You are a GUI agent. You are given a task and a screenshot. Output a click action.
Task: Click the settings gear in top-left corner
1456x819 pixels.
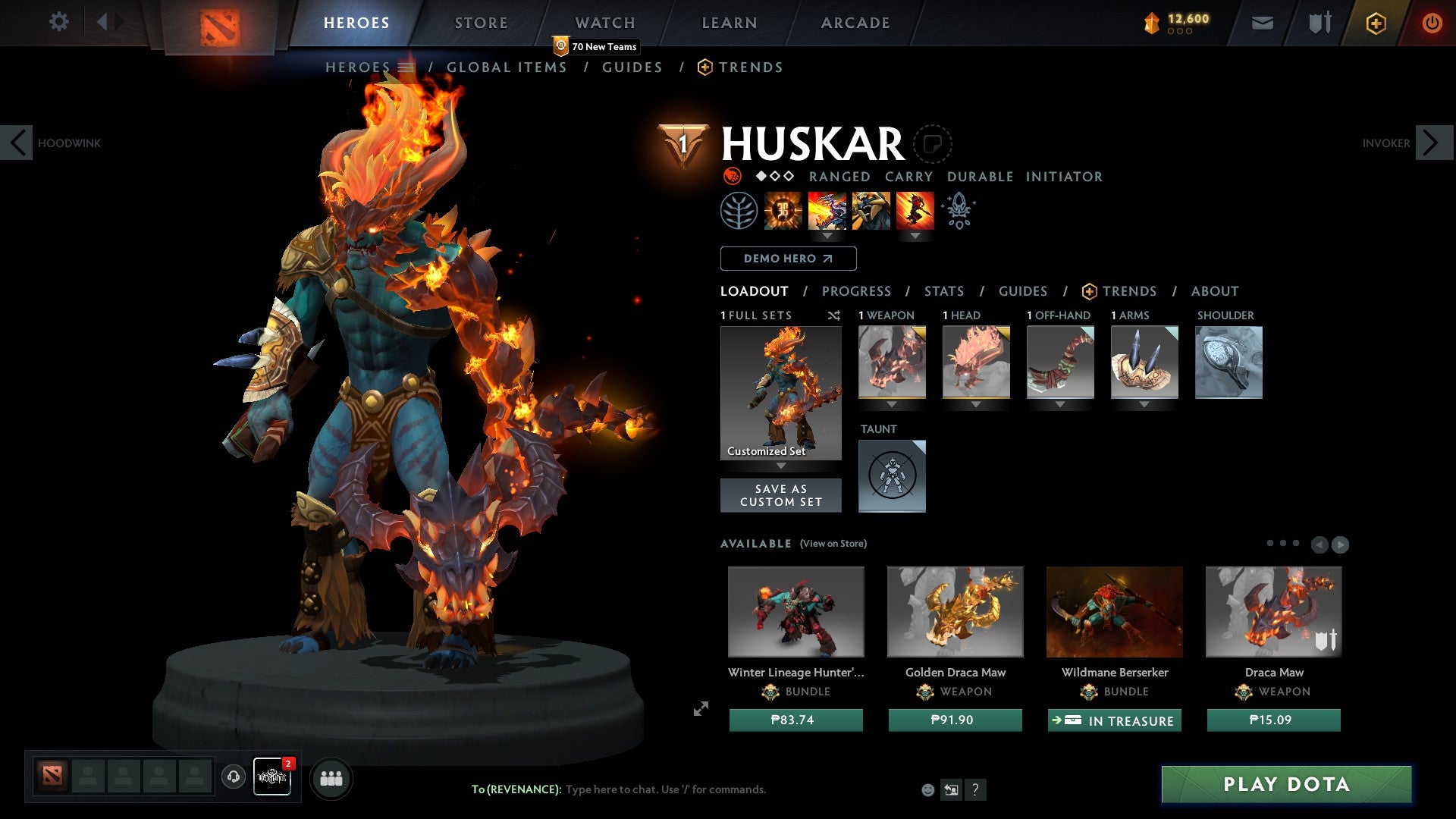[59, 22]
